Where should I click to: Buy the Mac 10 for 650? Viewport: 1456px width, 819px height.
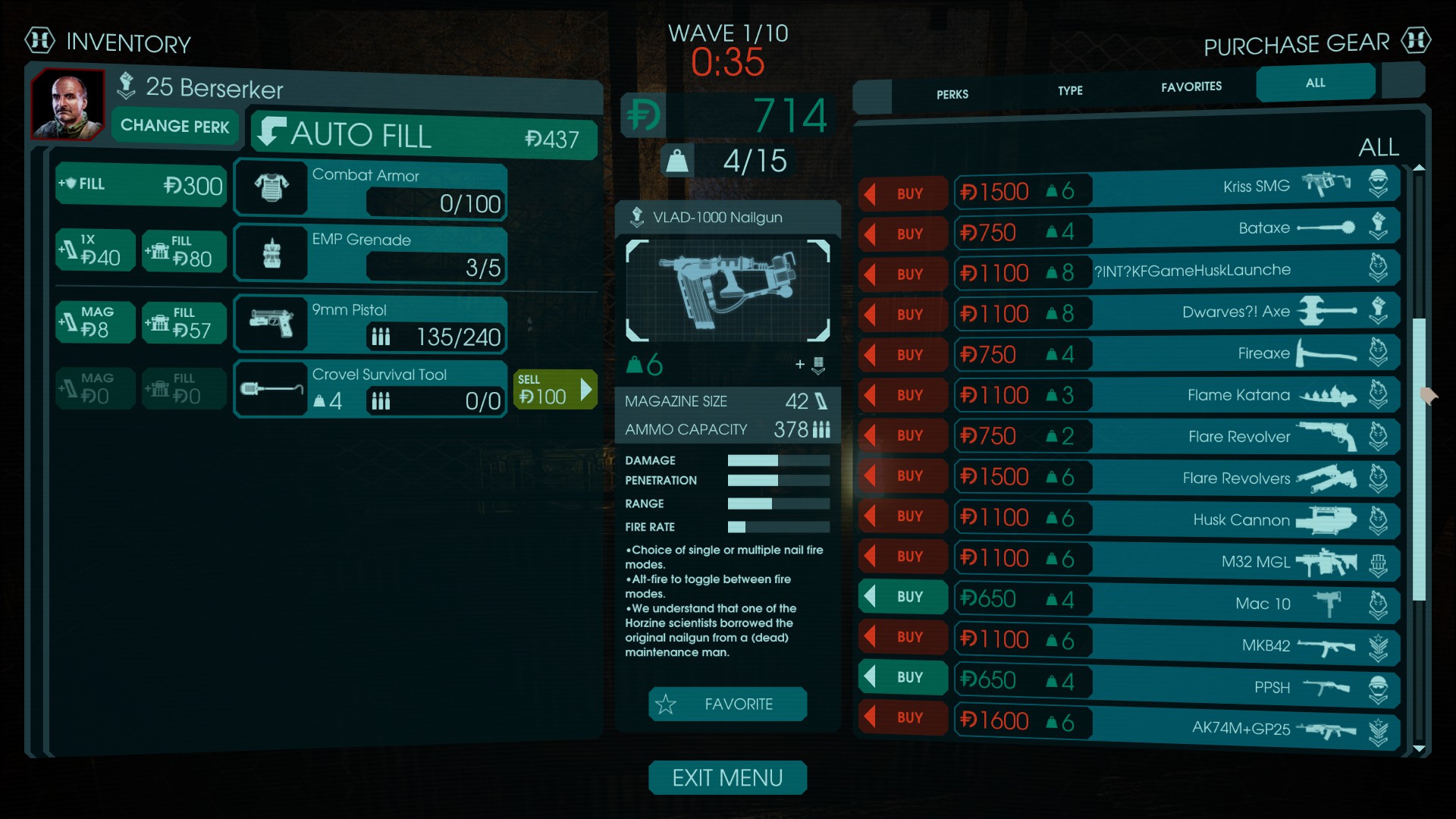coord(903,597)
